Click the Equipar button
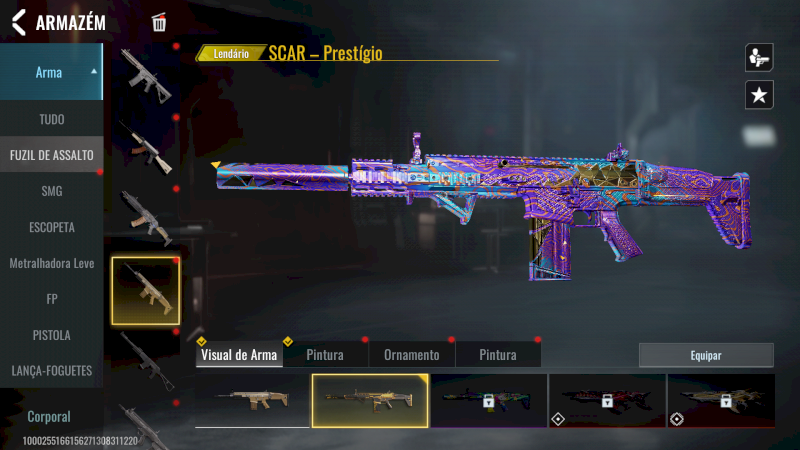The image size is (800, 450). (706, 355)
